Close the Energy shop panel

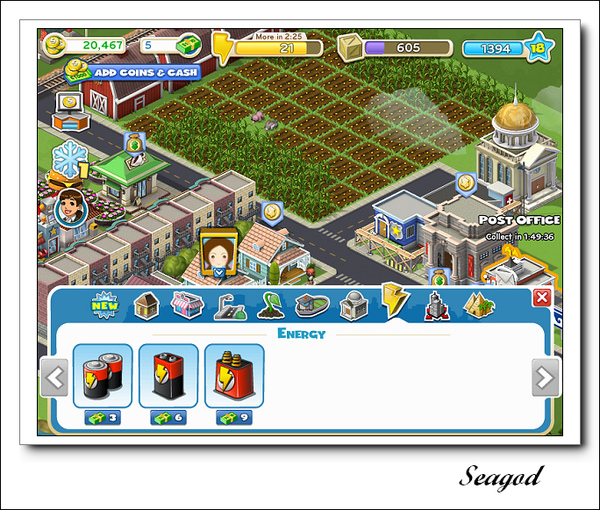coord(541,297)
